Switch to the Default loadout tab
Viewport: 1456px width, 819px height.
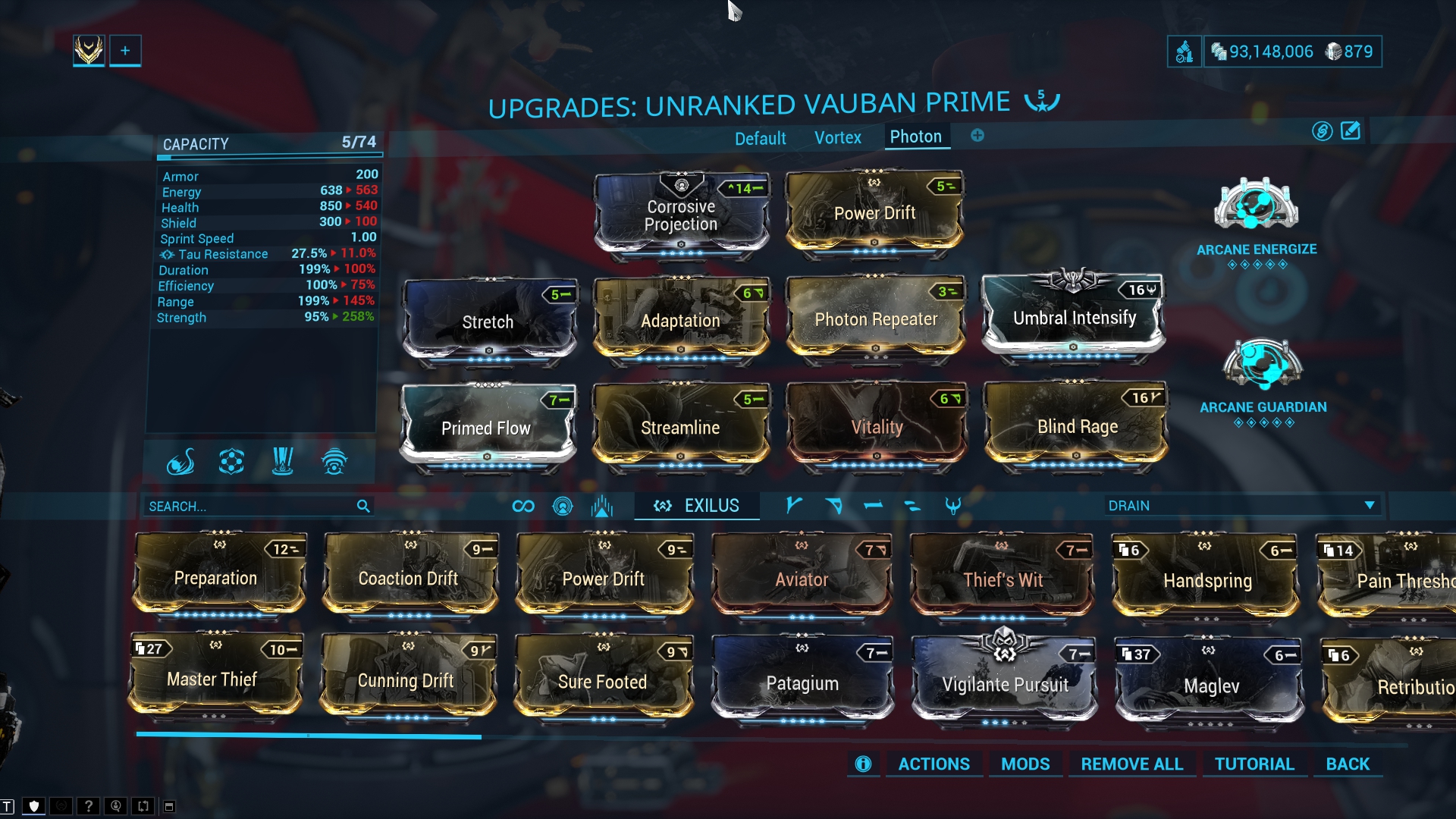tap(760, 139)
